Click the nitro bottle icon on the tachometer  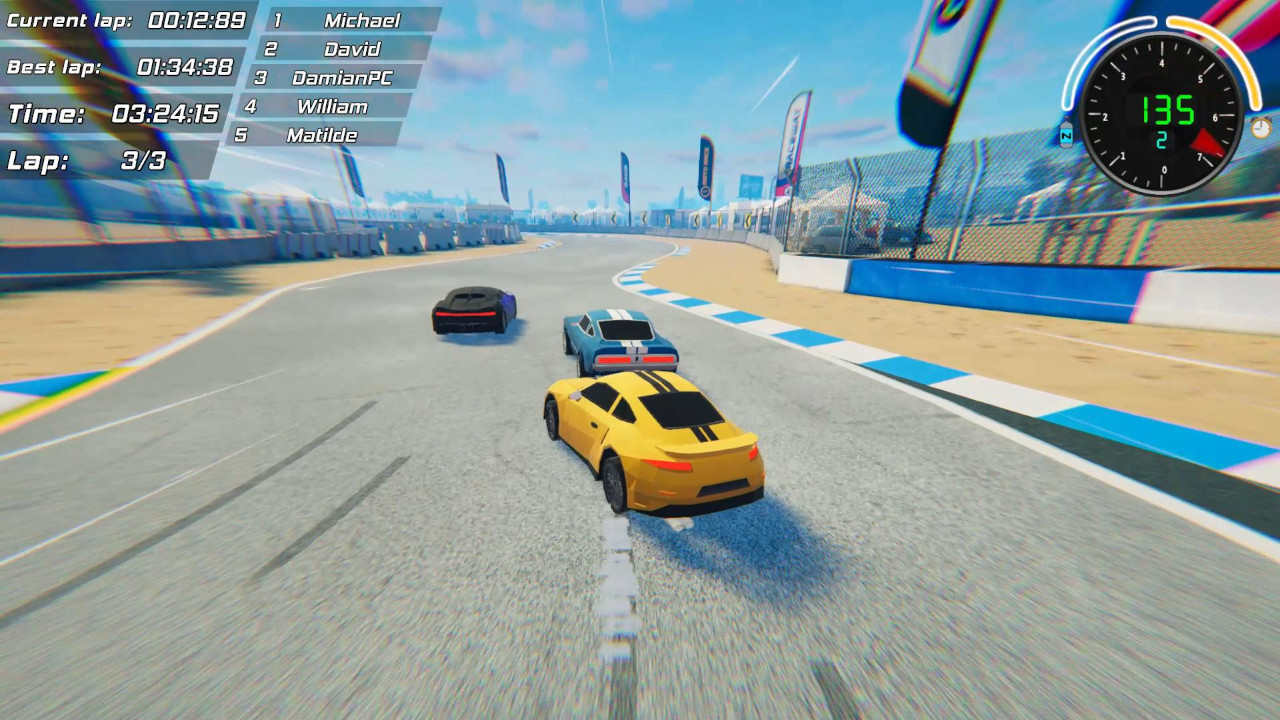point(1066,136)
